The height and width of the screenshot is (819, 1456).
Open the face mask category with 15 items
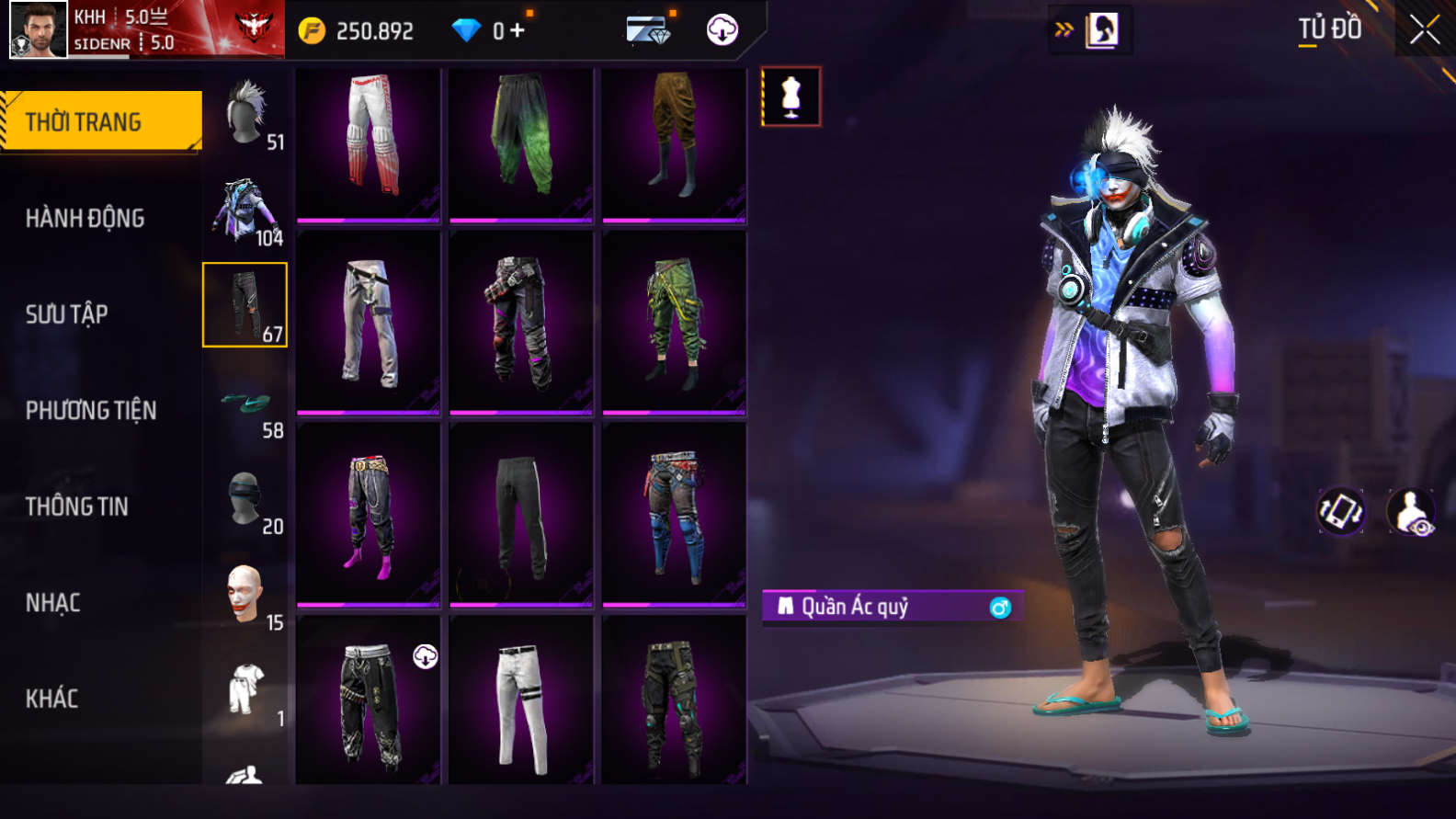(245, 595)
